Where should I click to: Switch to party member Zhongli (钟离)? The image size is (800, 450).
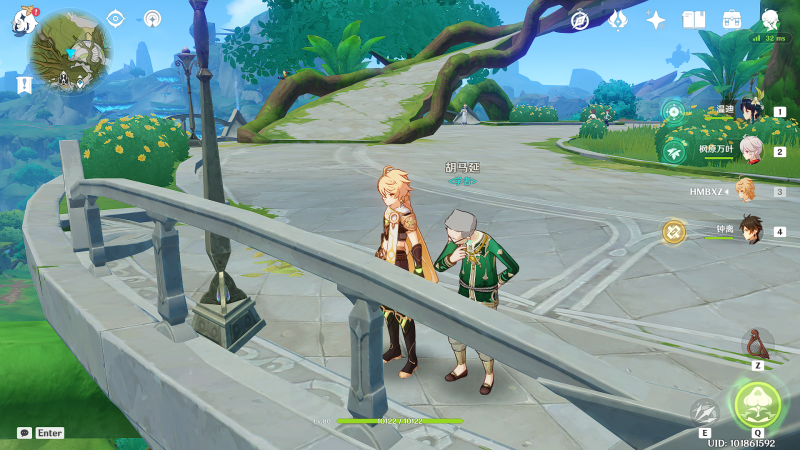coord(751,230)
